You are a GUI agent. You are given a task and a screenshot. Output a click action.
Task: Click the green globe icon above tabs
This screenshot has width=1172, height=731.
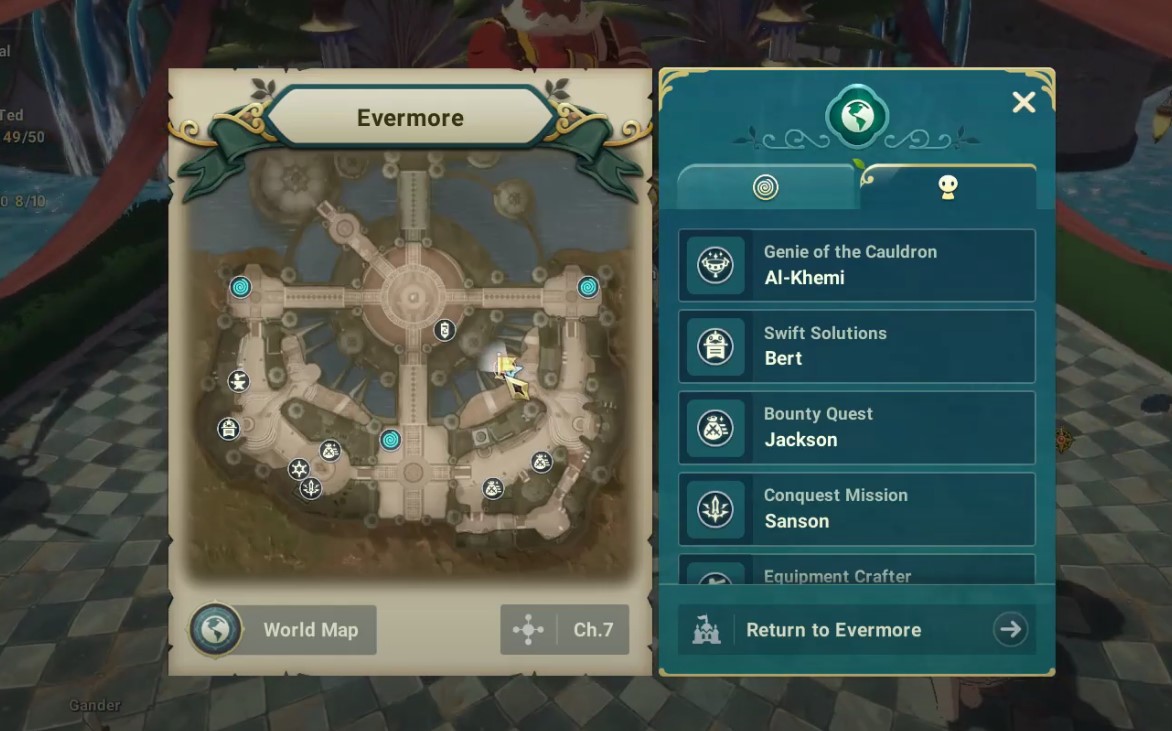[x=857, y=117]
